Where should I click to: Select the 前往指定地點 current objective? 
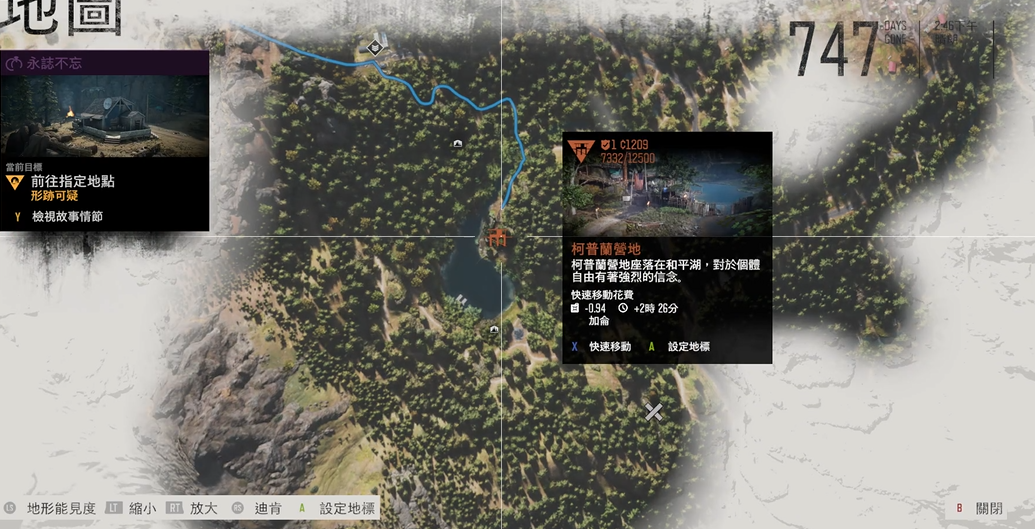coord(73,182)
